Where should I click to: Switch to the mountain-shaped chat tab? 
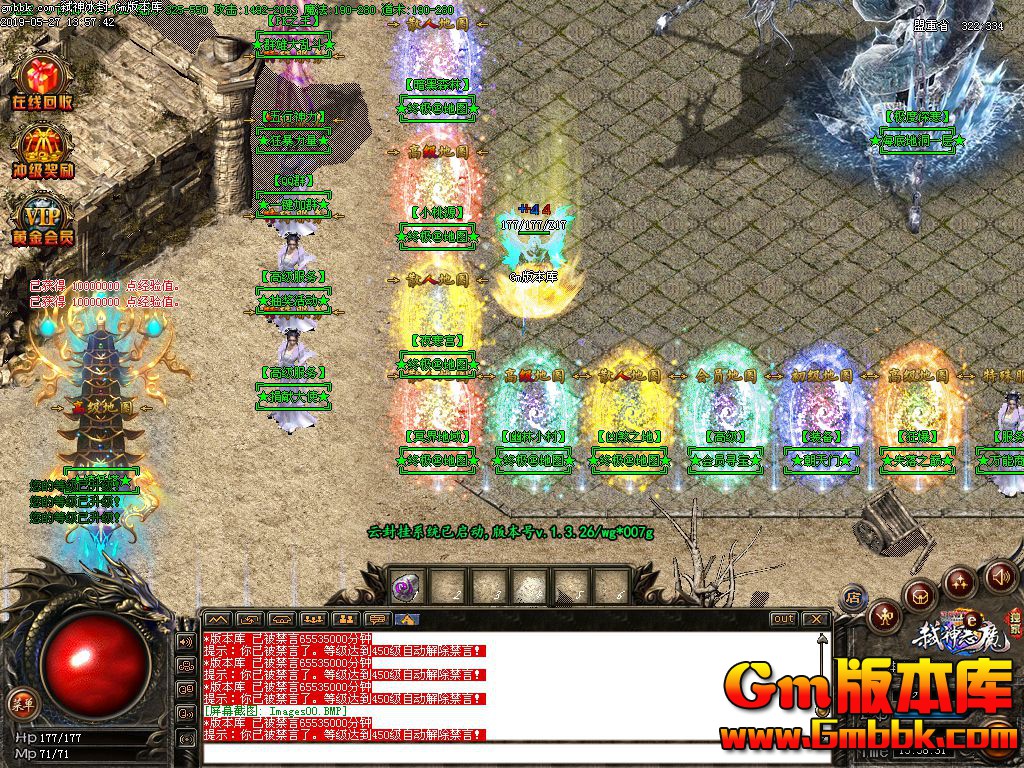pyautogui.click(x=218, y=619)
